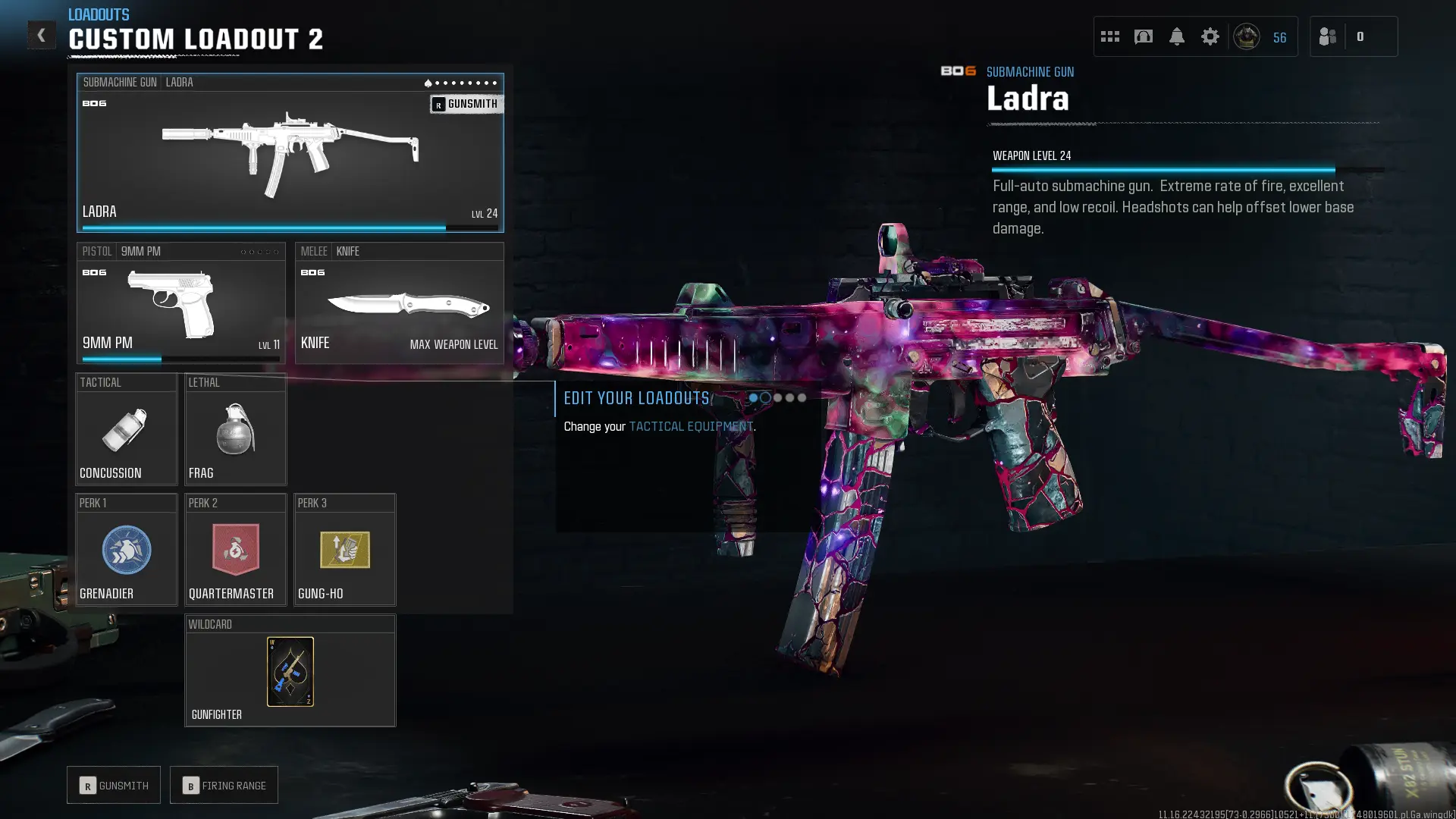Screen dimensions: 1456x819
Task: Click the Firing Range button
Action: [224, 785]
